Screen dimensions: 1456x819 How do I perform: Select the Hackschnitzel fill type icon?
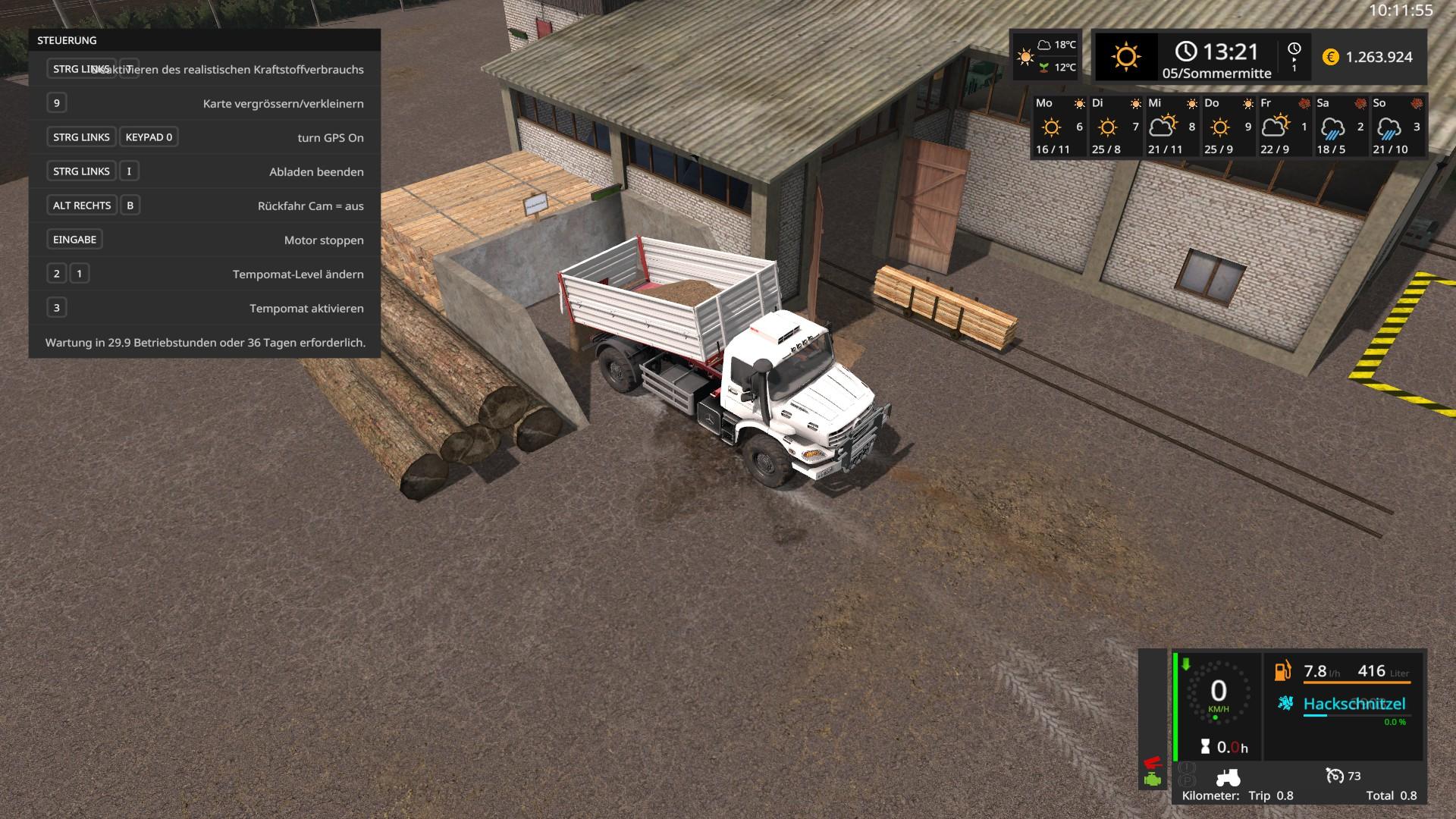pyautogui.click(x=1285, y=703)
